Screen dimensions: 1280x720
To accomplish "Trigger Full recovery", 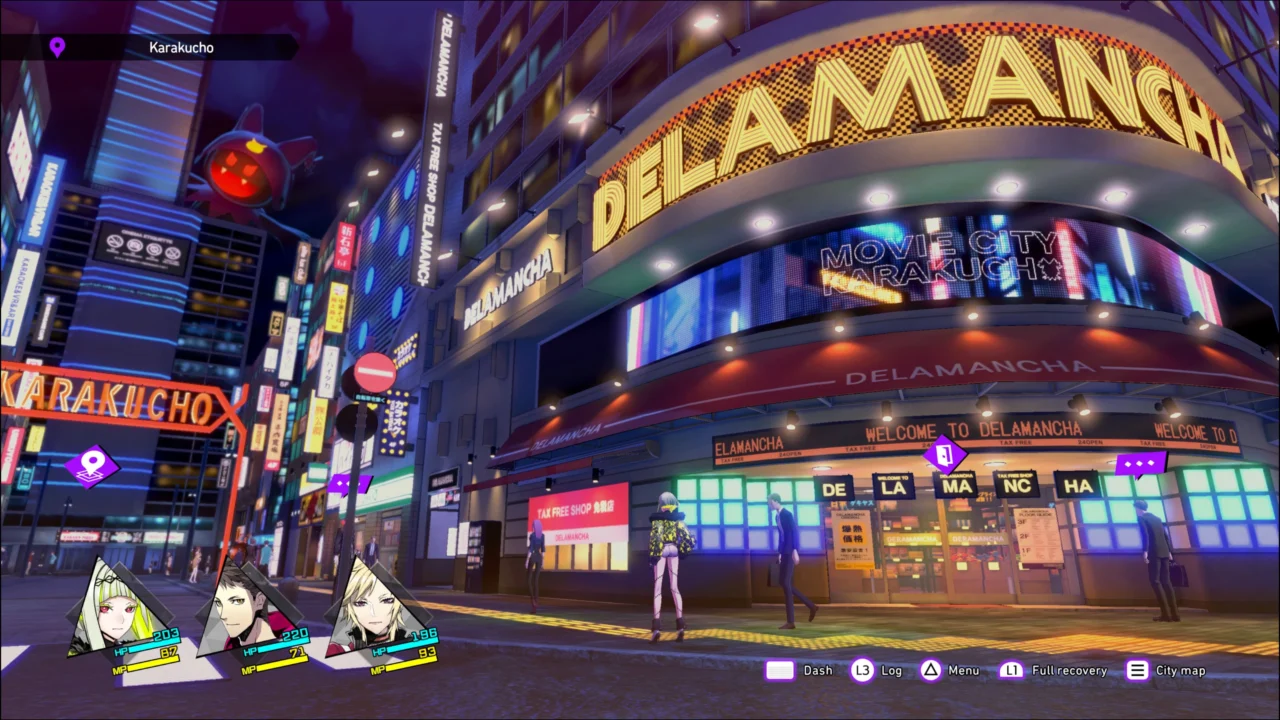I will [x=1068, y=670].
